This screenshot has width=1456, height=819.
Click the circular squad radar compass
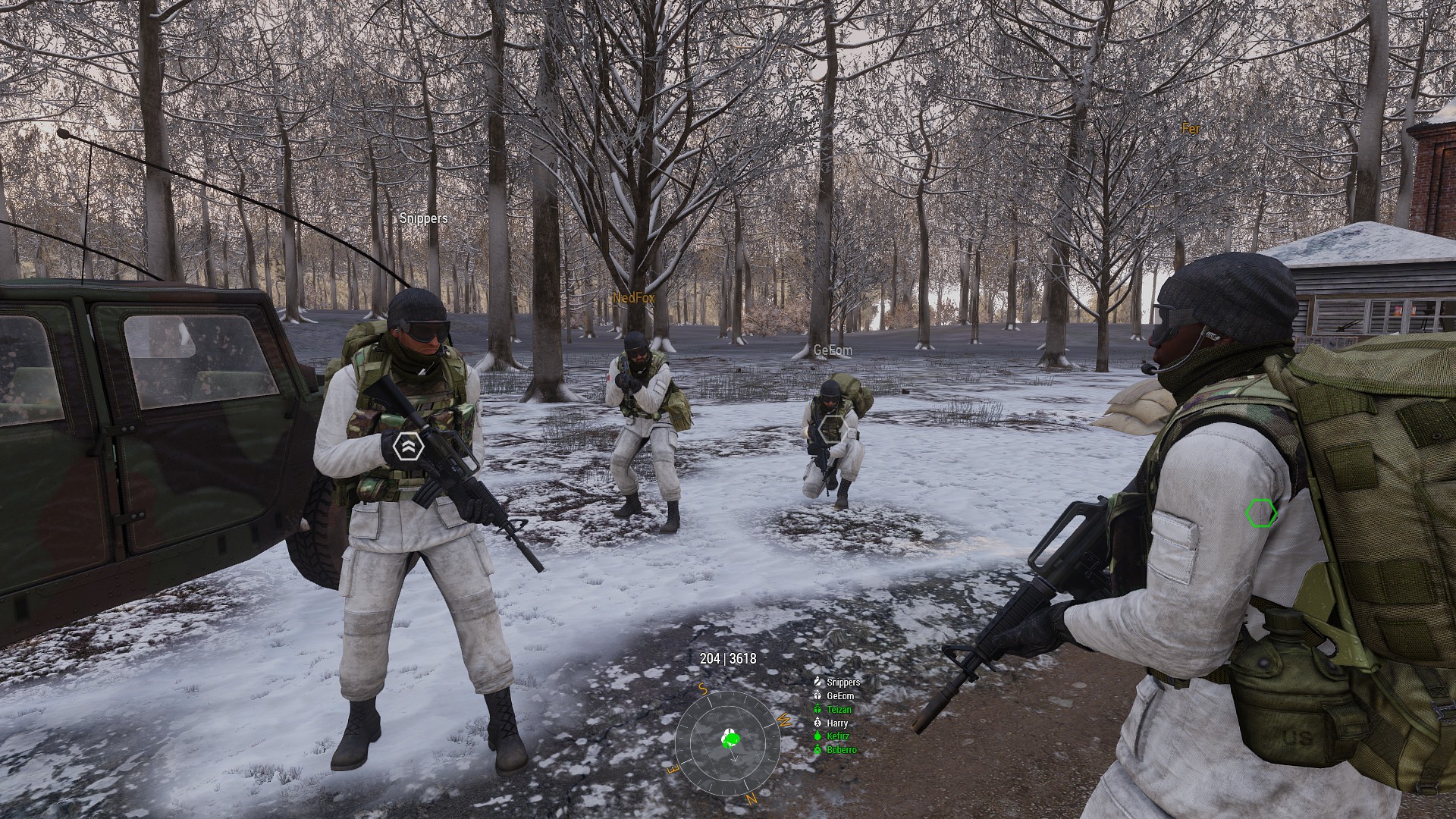coord(728,742)
